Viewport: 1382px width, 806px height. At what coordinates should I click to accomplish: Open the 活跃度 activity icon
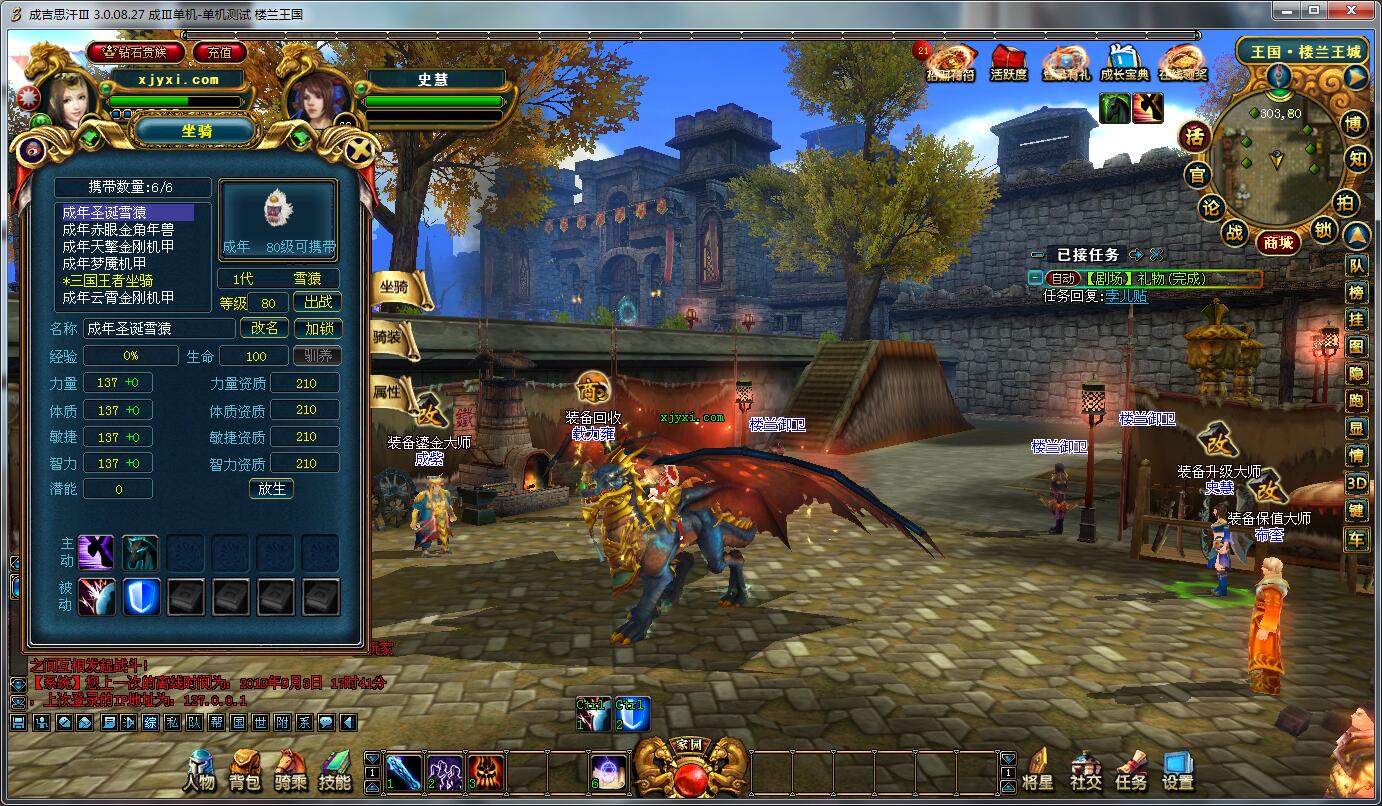1009,62
